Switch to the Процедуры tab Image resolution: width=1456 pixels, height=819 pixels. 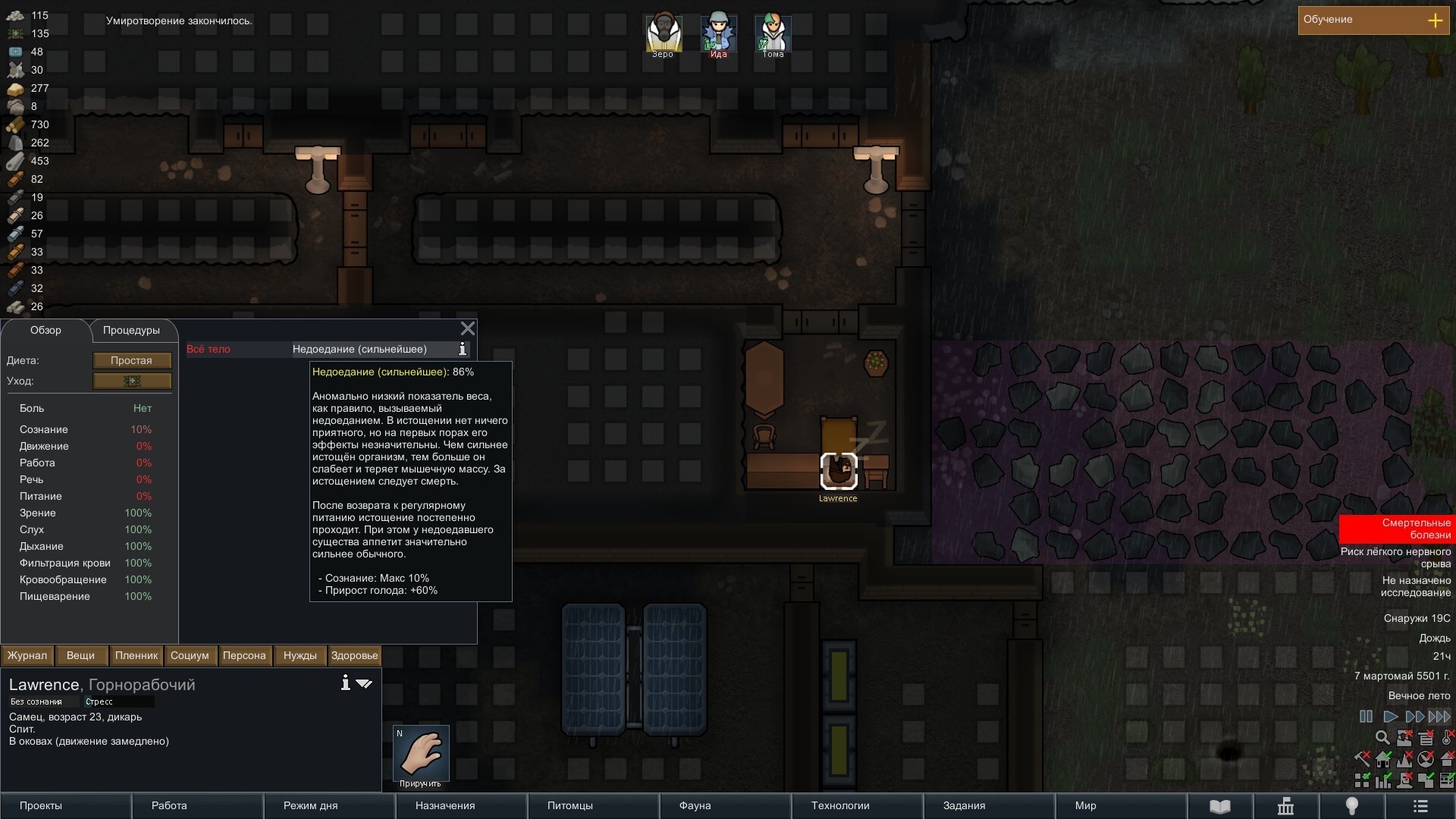click(131, 331)
